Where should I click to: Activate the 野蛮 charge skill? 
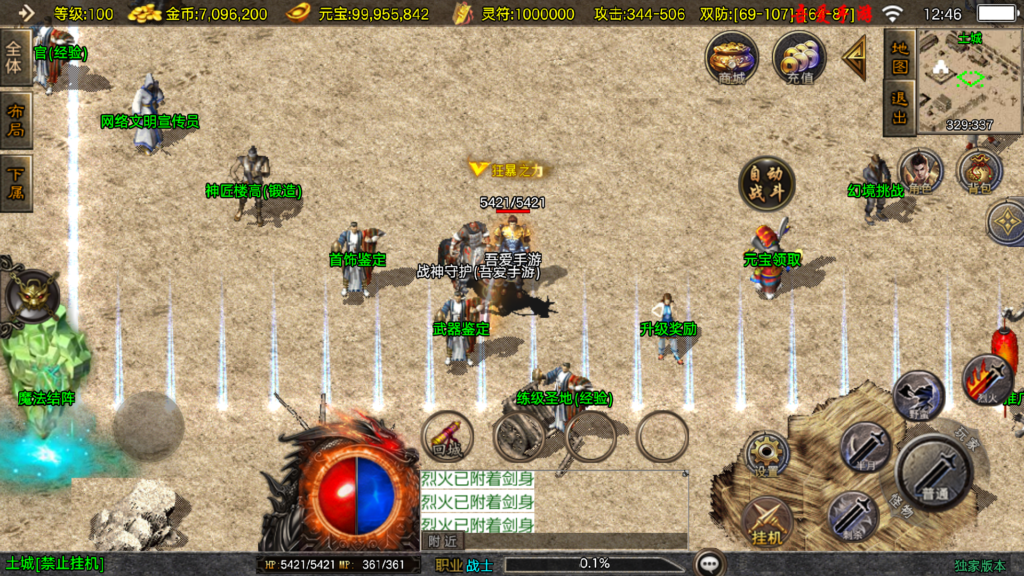pyautogui.click(x=918, y=395)
